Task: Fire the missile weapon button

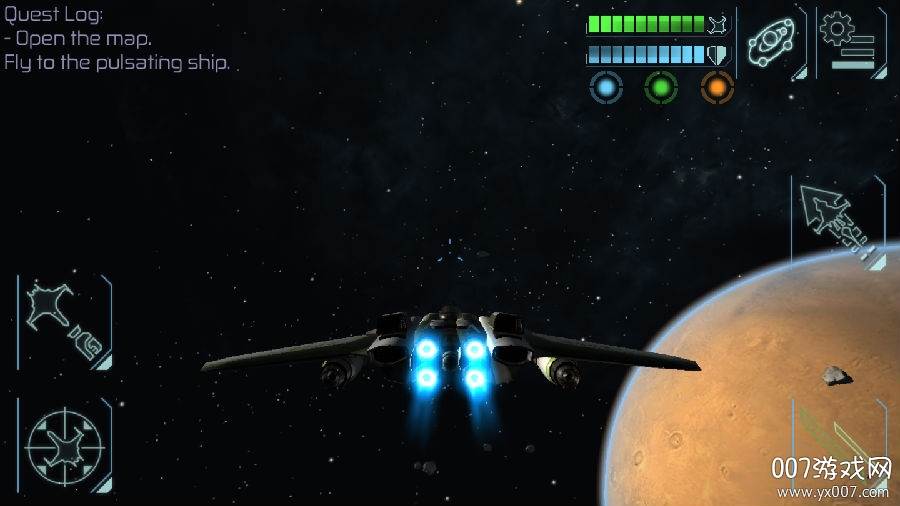Action: [x=836, y=222]
